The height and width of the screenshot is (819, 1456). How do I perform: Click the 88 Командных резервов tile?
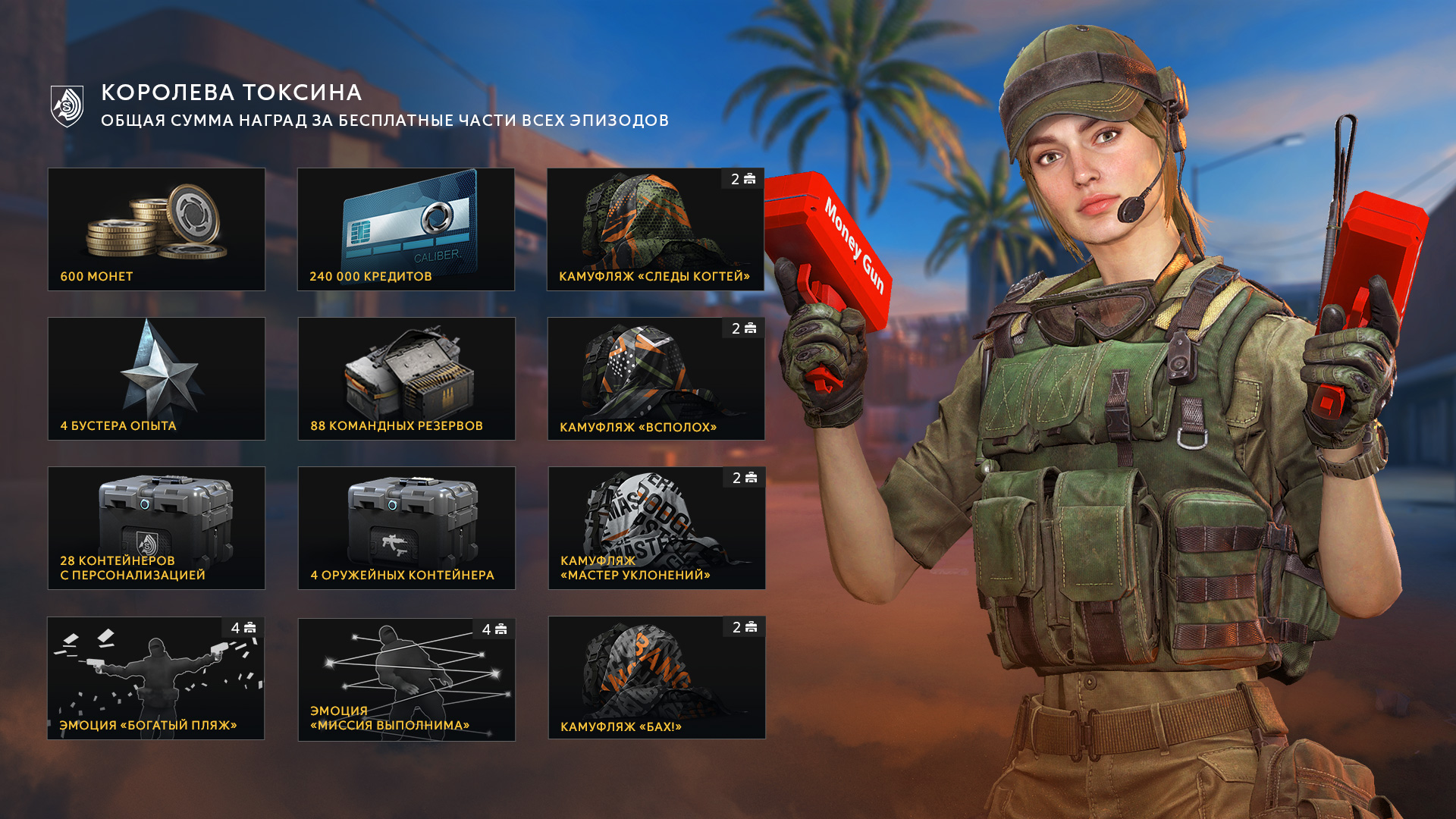[x=406, y=378]
